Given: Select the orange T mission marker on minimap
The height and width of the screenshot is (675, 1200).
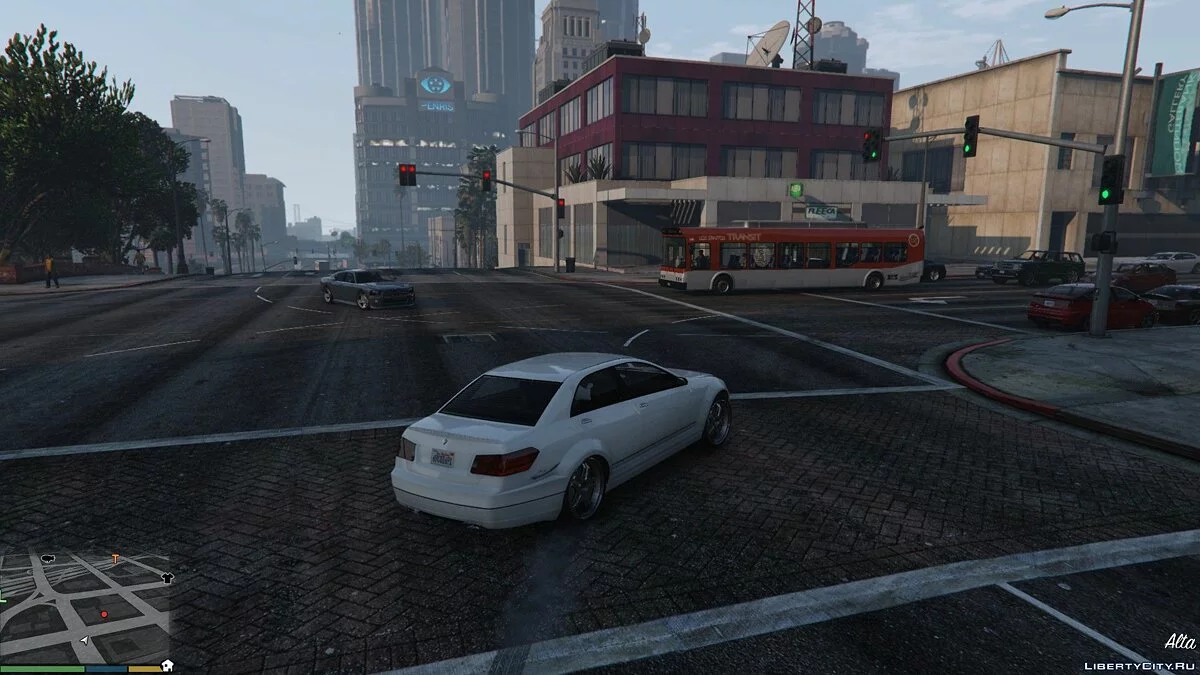Looking at the screenshot, I should [115, 559].
